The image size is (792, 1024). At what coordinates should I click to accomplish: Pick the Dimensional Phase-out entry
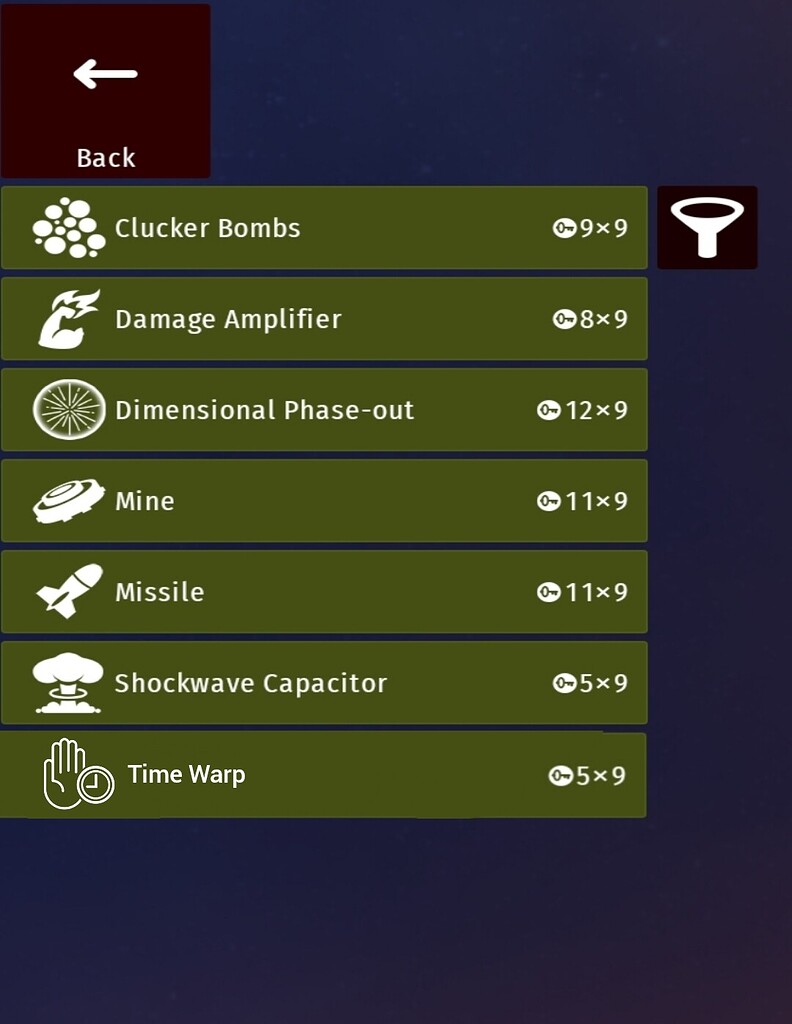324,410
